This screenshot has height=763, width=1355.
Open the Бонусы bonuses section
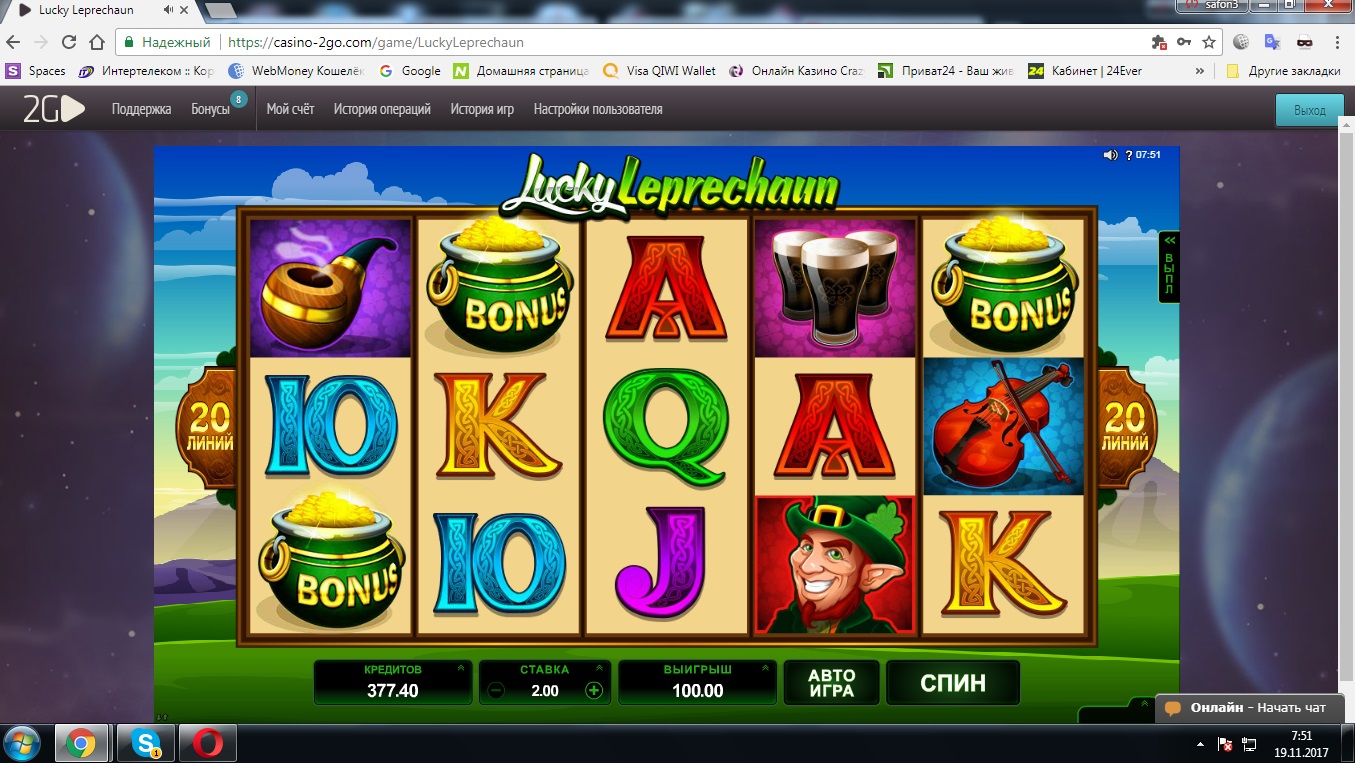pyautogui.click(x=210, y=109)
